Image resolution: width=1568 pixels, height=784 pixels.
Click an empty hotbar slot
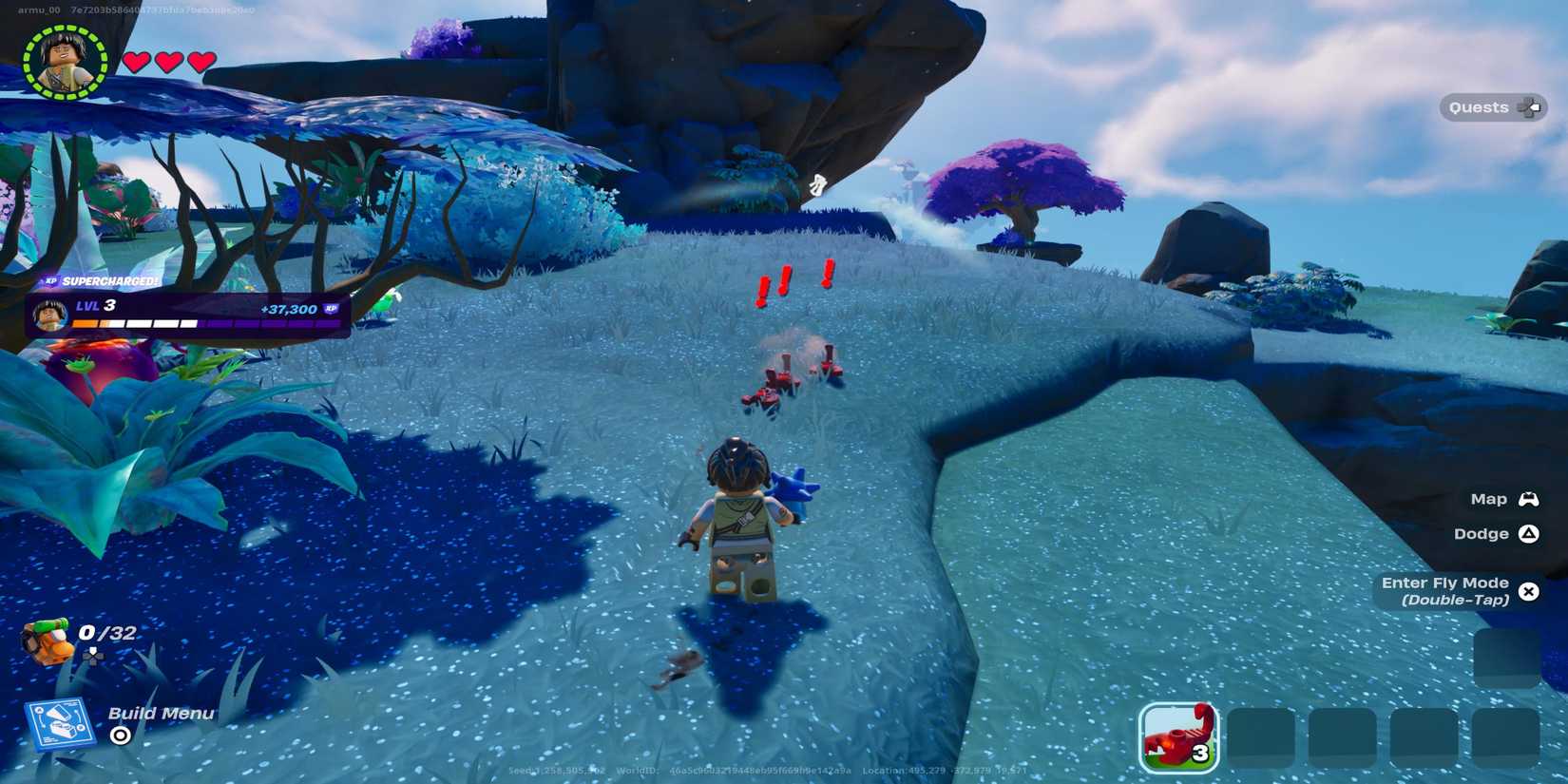click(1264, 732)
